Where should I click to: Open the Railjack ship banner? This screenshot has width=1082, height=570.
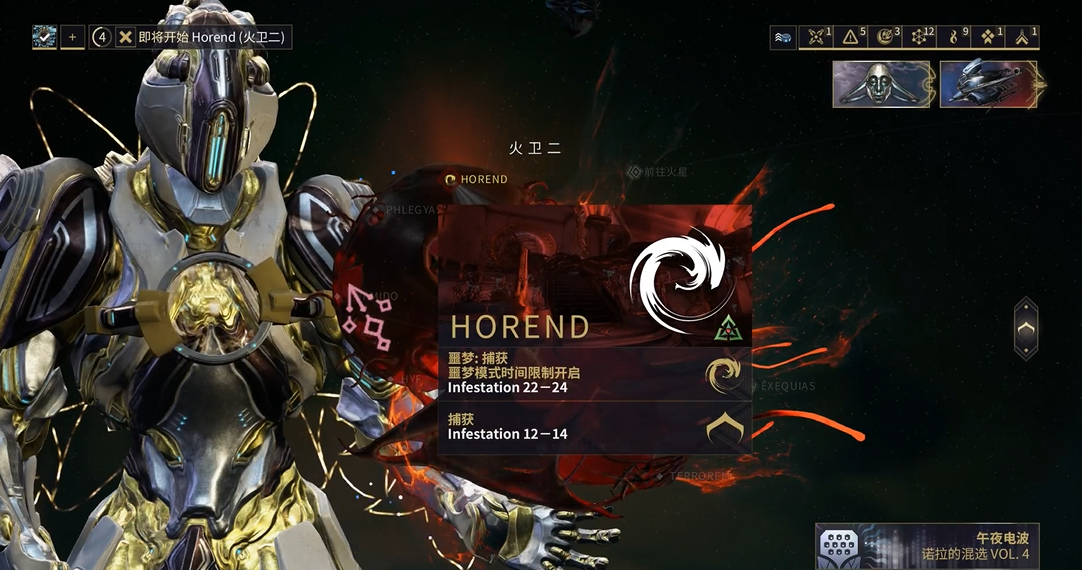pyautogui.click(x=988, y=84)
